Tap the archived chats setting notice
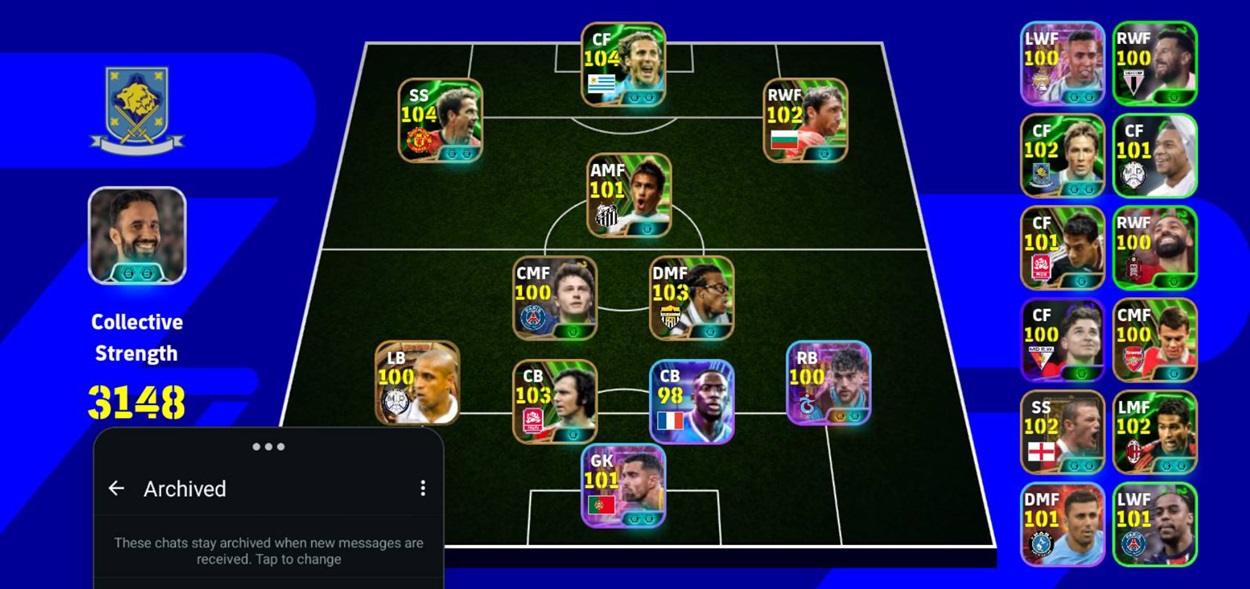The width and height of the screenshot is (1250, 589). click(268, 551)
